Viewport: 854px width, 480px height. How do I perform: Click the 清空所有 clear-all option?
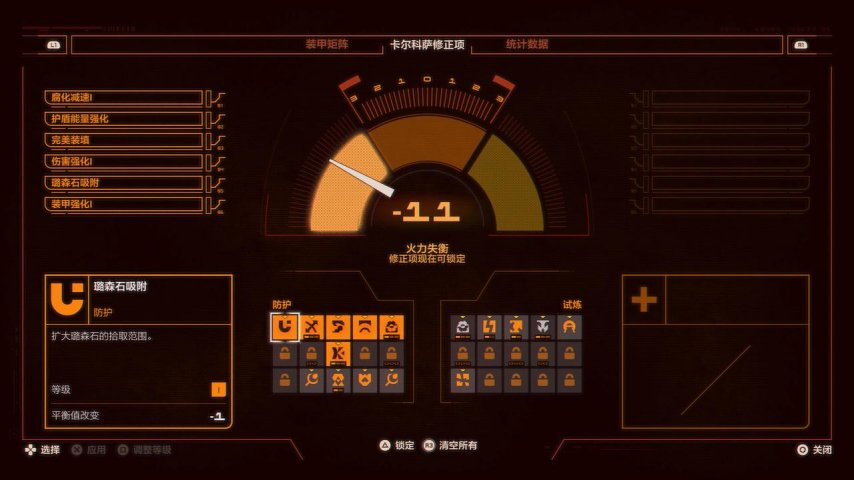[x=450, y=446]
